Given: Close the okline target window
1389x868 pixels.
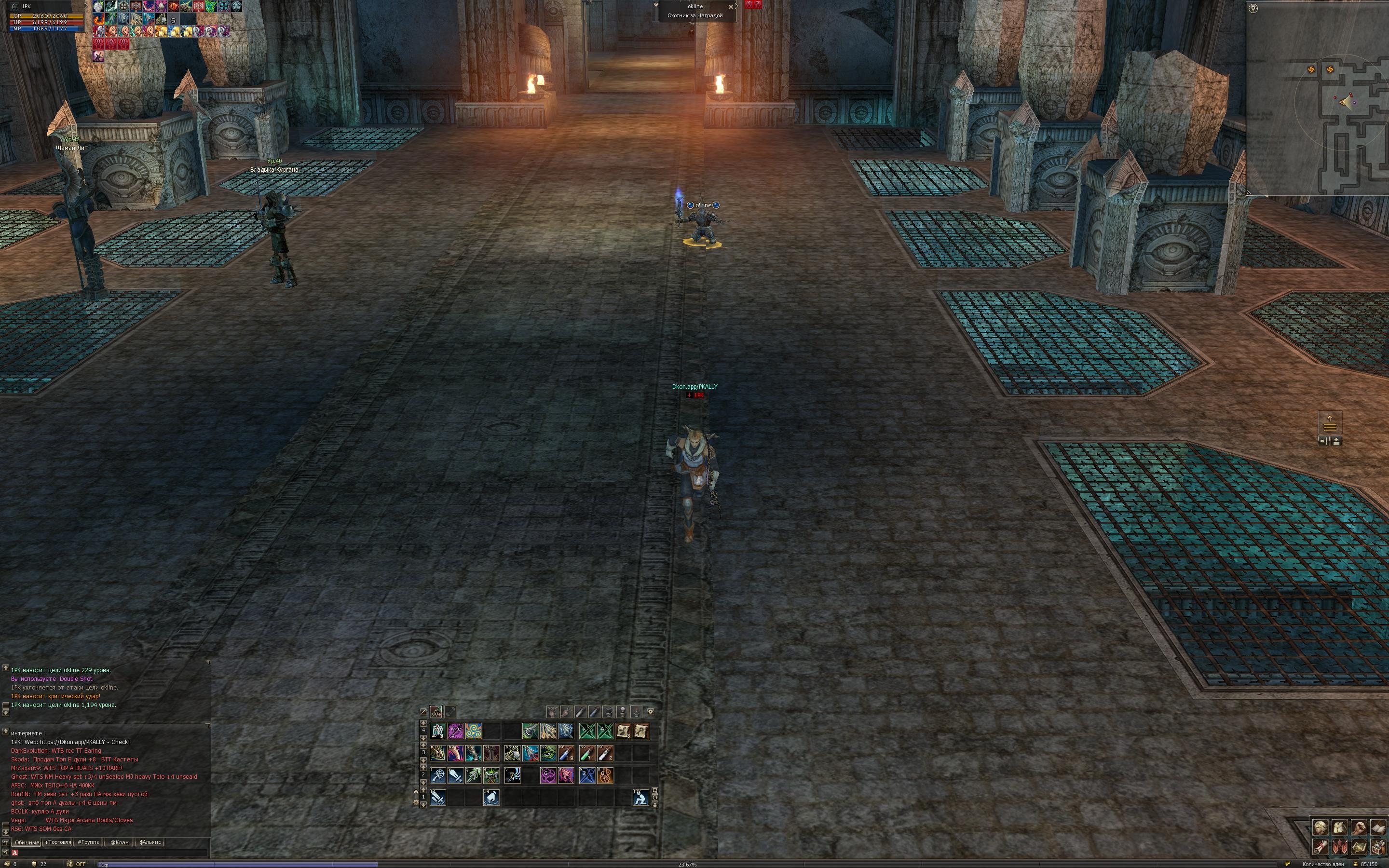Looking at the screenshot, I should [731, 7].
